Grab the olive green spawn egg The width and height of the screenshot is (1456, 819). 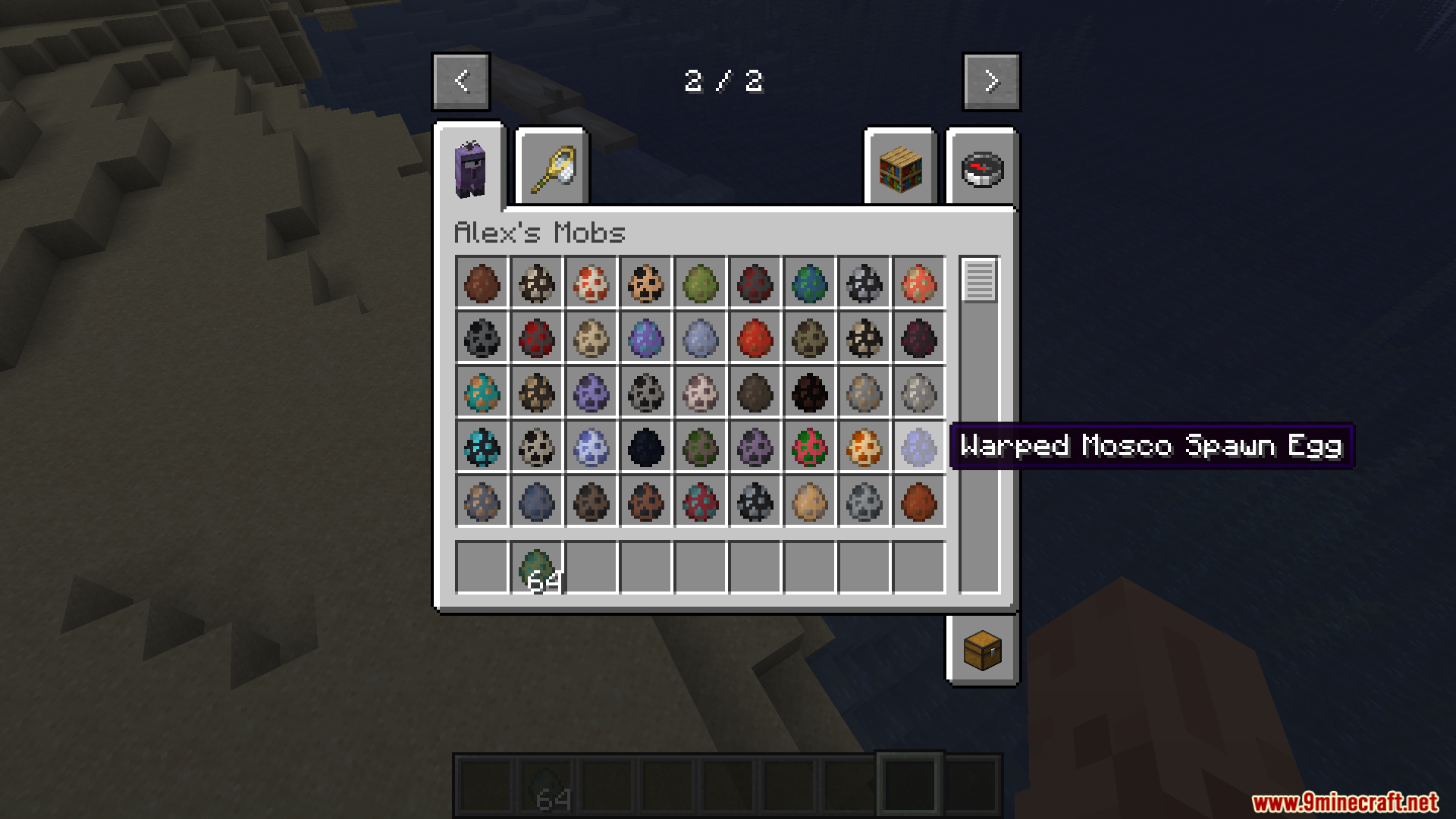click(700, 283)
